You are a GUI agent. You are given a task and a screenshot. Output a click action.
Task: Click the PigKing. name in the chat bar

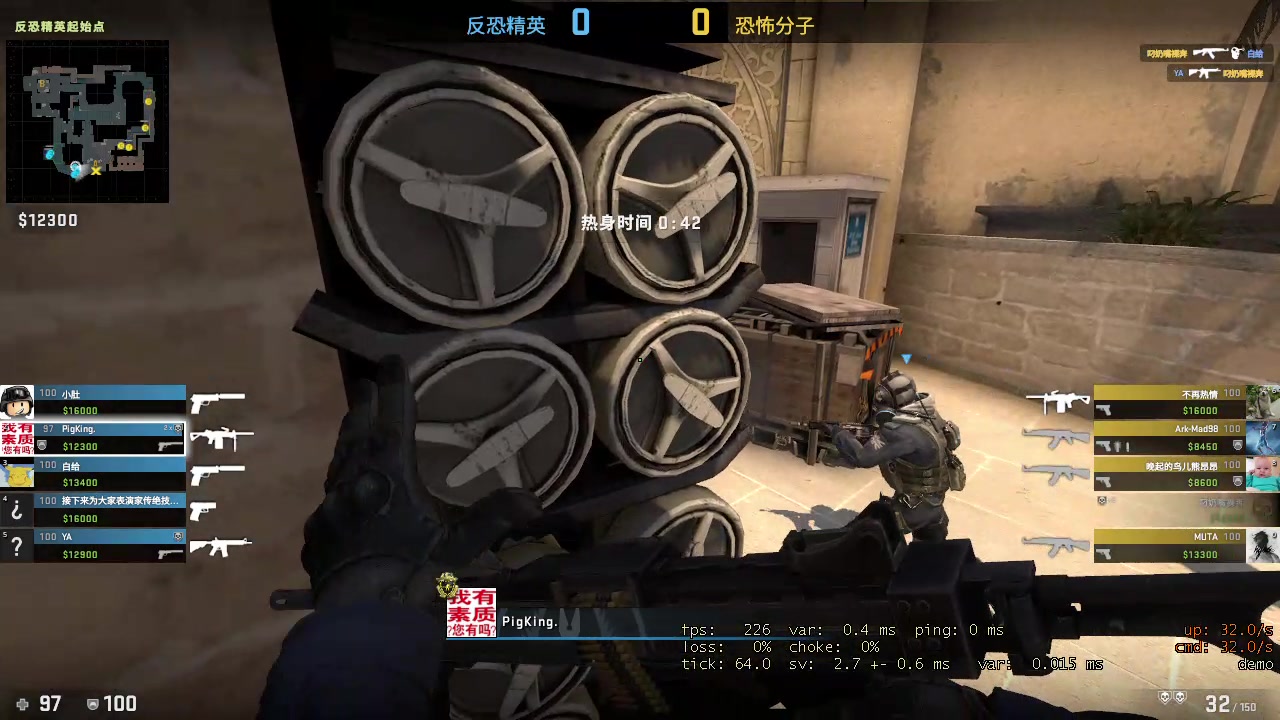click(532, 621)
